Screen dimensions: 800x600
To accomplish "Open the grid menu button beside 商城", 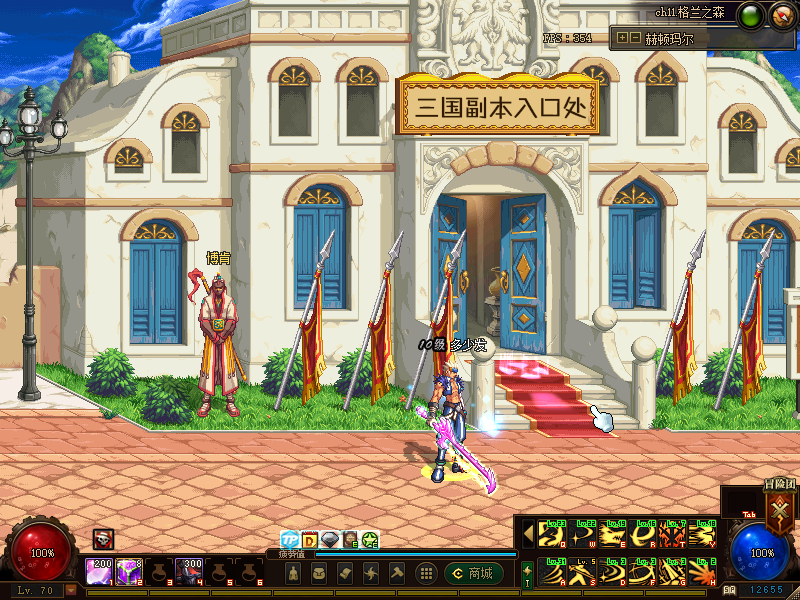I will pos(426,573).
